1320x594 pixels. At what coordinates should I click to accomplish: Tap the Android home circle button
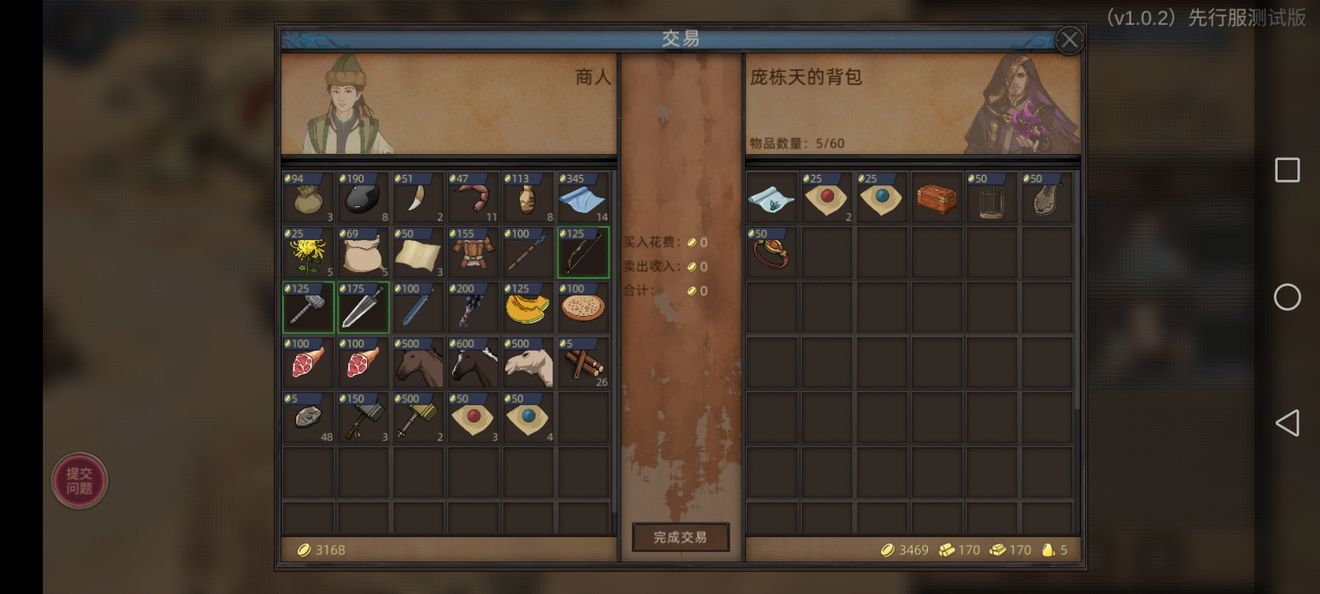[x=1287, y=297]
